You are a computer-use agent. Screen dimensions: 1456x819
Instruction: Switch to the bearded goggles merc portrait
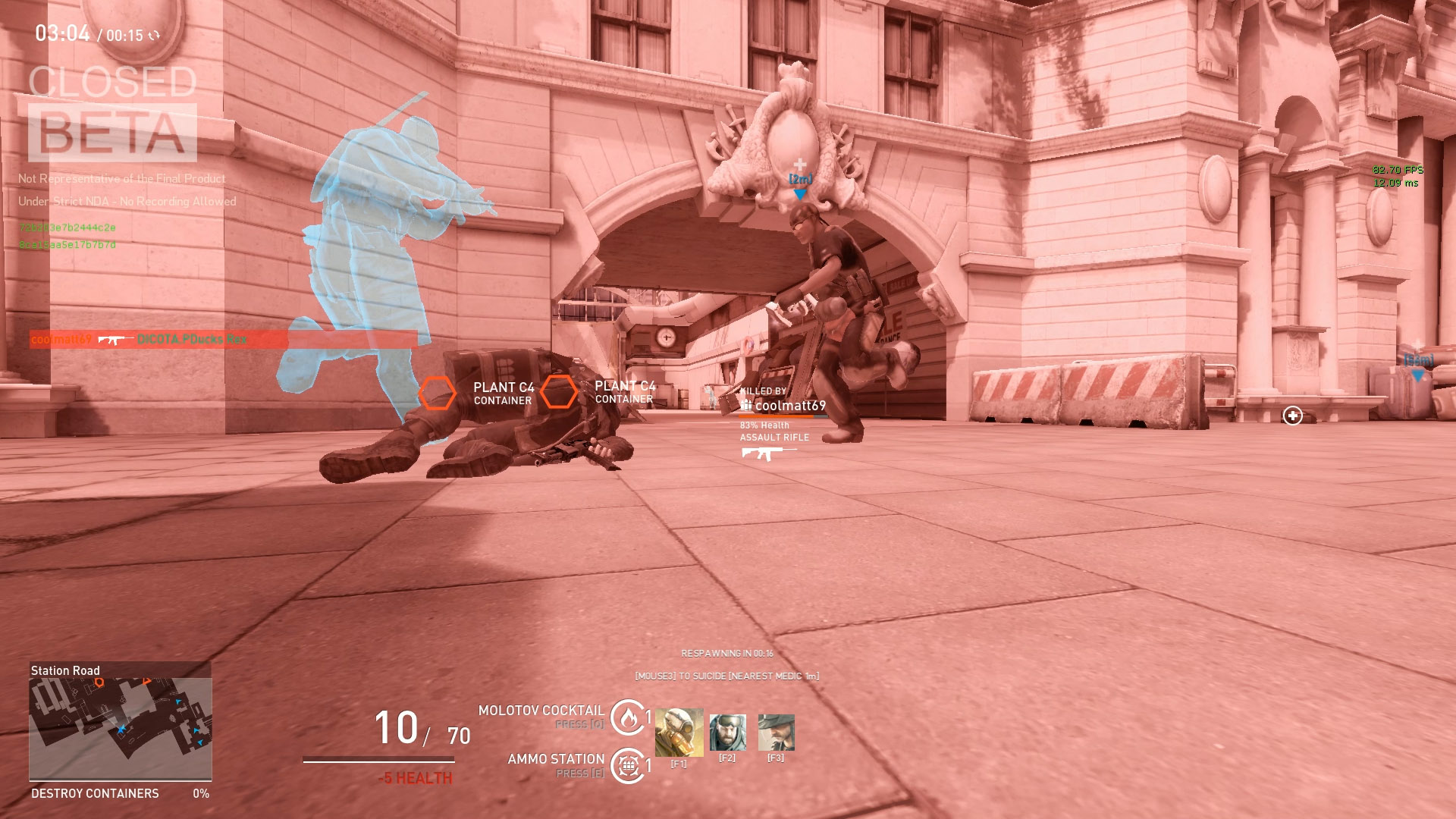coord(727,733)
